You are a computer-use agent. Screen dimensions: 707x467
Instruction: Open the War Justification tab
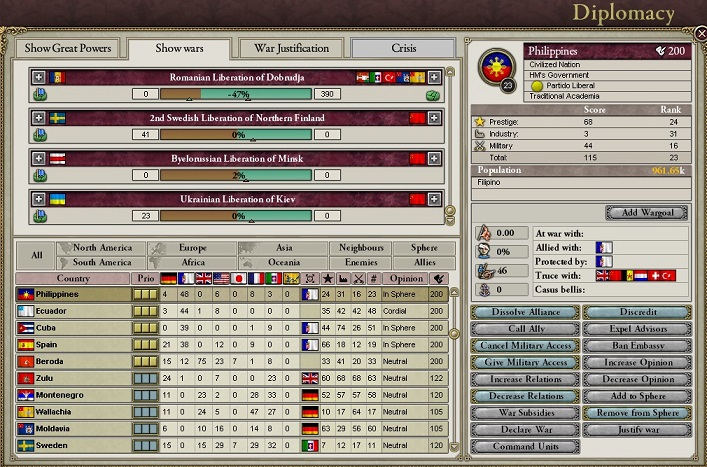291,48
